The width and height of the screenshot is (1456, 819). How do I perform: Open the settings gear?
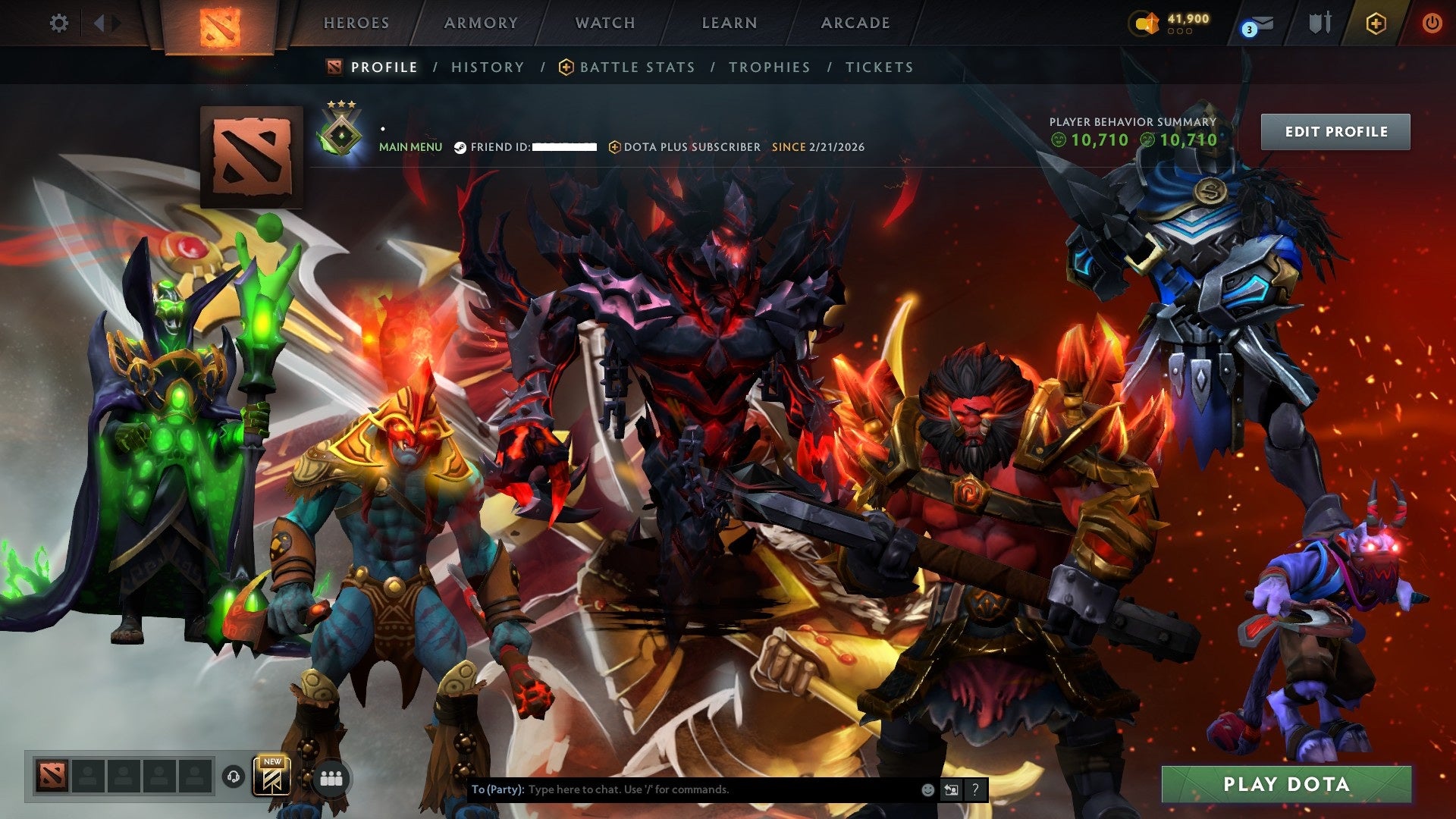tap(59, 24)
